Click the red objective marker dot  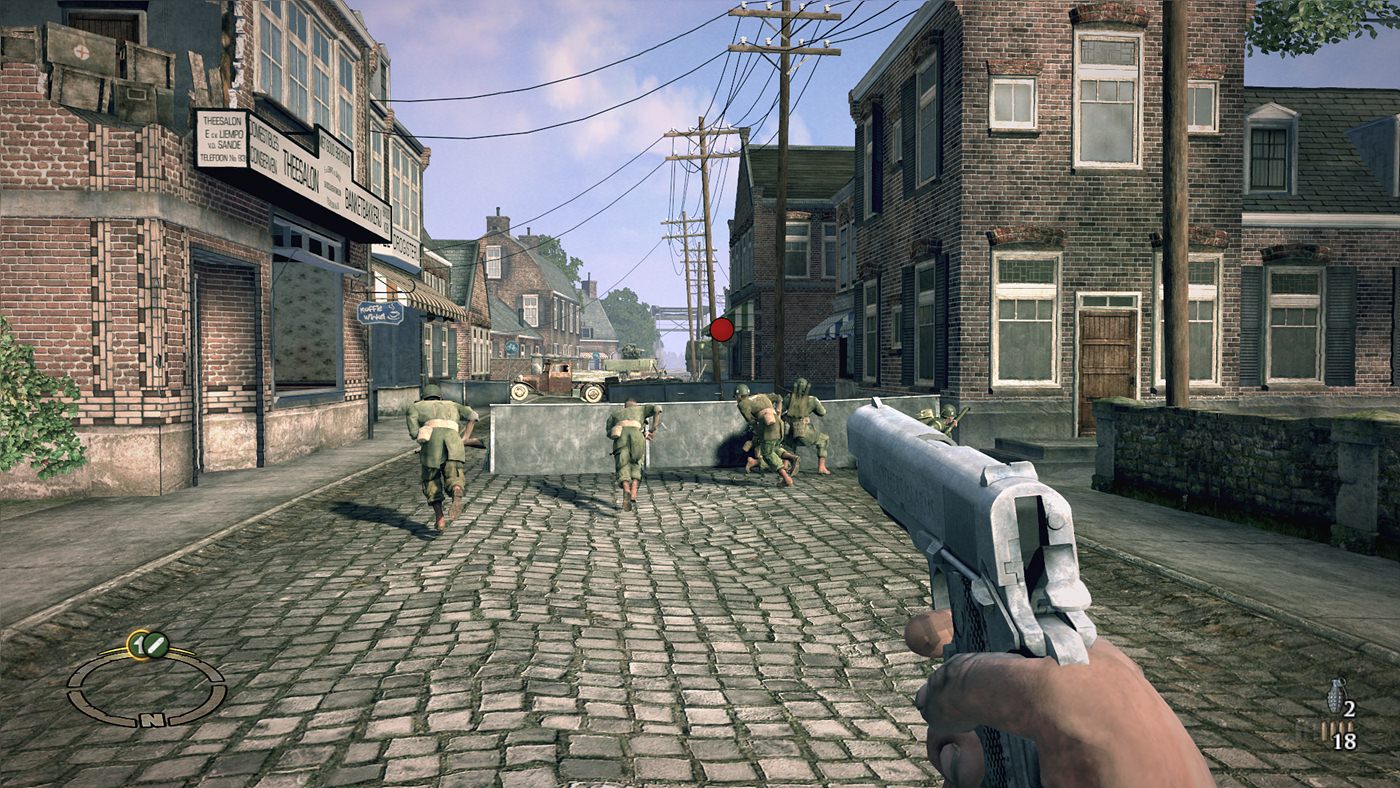(x=721, y=329)
